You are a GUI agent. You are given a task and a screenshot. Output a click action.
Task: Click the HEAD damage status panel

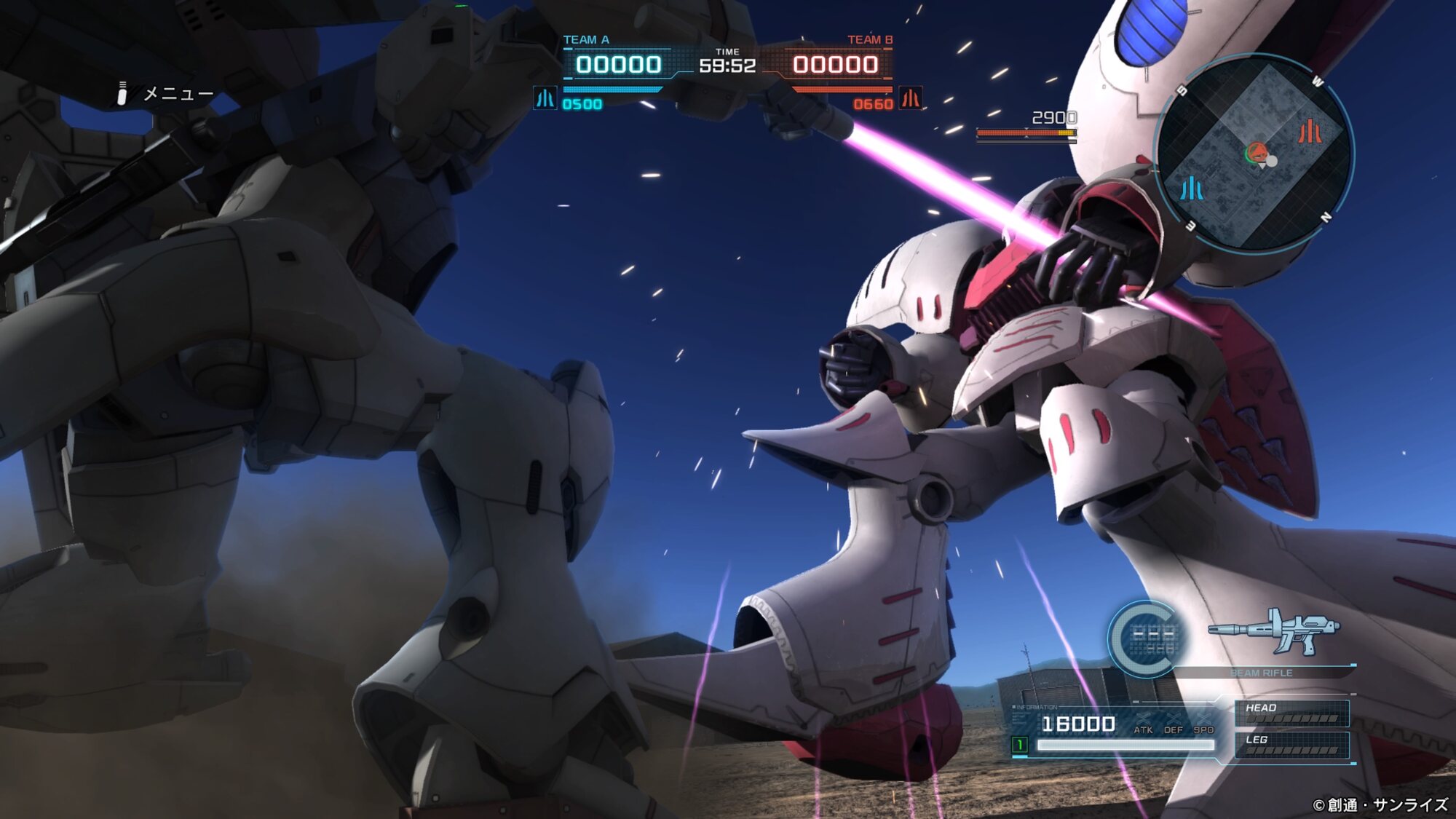[1291, 713]
